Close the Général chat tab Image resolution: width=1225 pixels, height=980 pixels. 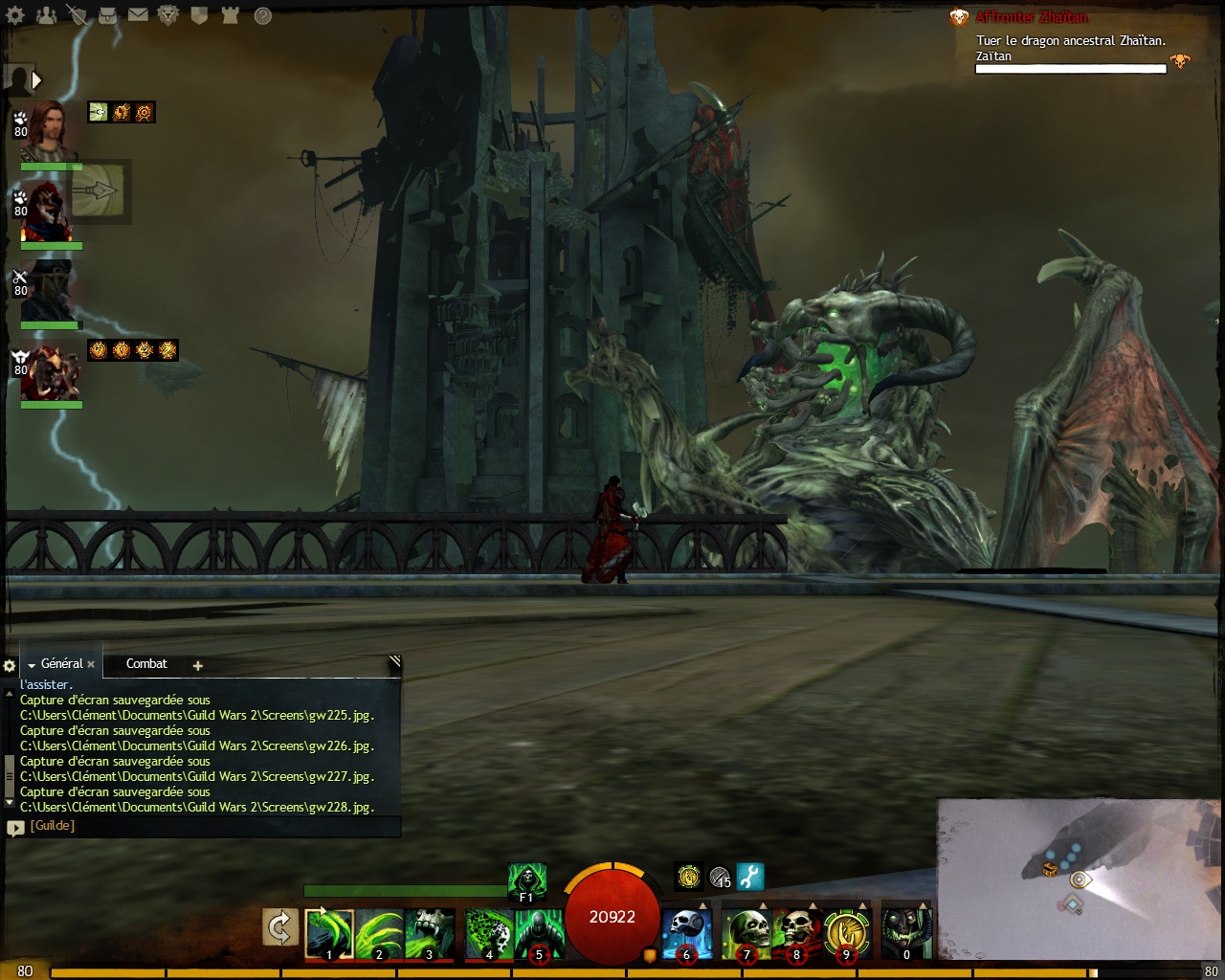click(x=91, y=664)
